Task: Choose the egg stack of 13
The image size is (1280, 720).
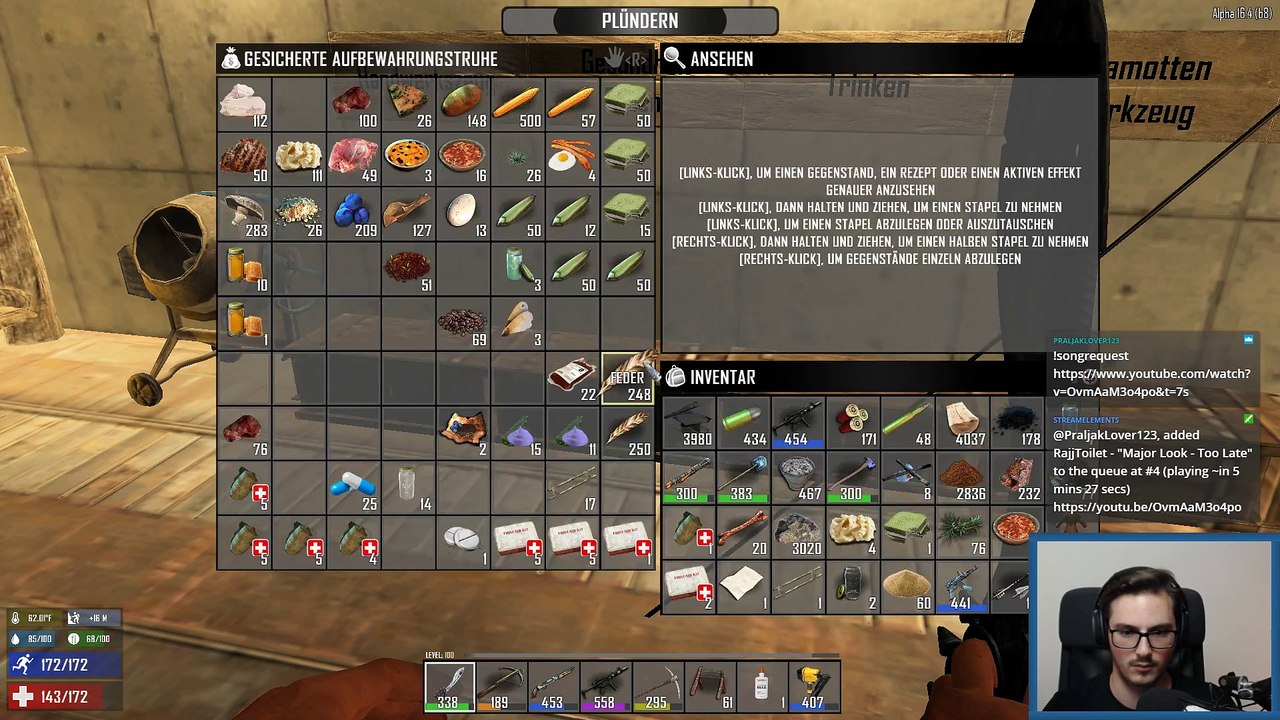Action: [463, 214]
